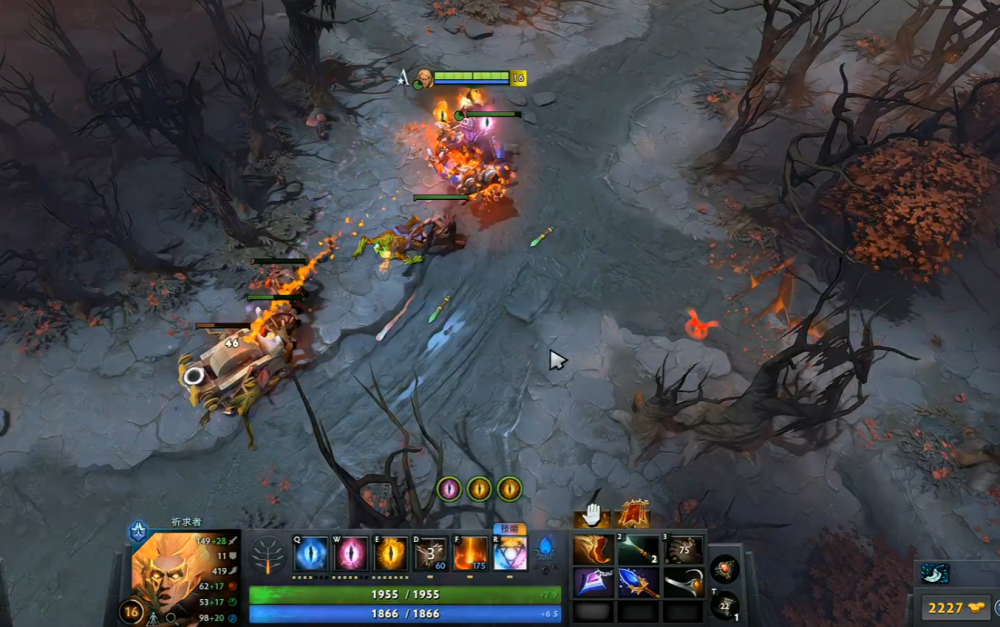1000x627 pixels.
Task: Select the purple boots inventory item
Action: [x=593, y=582]
